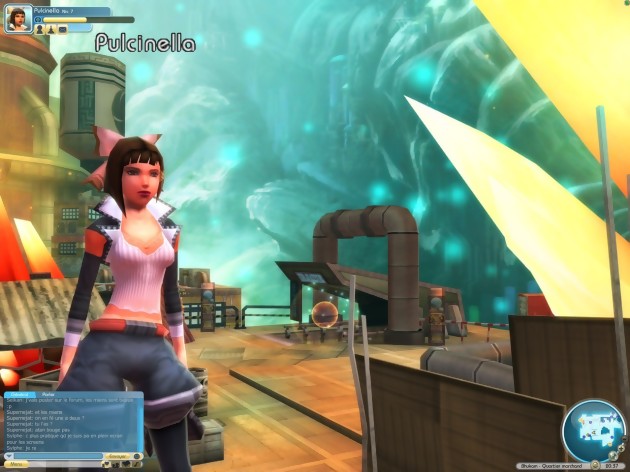The width and height of the screenshot is (630, 472).
Task: Switch to the Parler chat tab
Action: tap(48, 395)
